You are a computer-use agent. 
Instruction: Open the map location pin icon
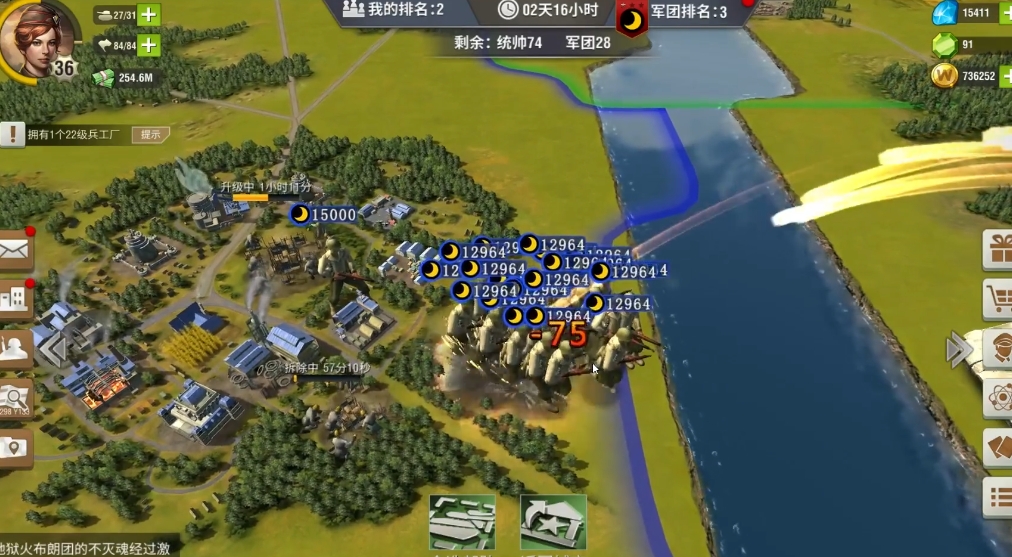coord(15,447)
